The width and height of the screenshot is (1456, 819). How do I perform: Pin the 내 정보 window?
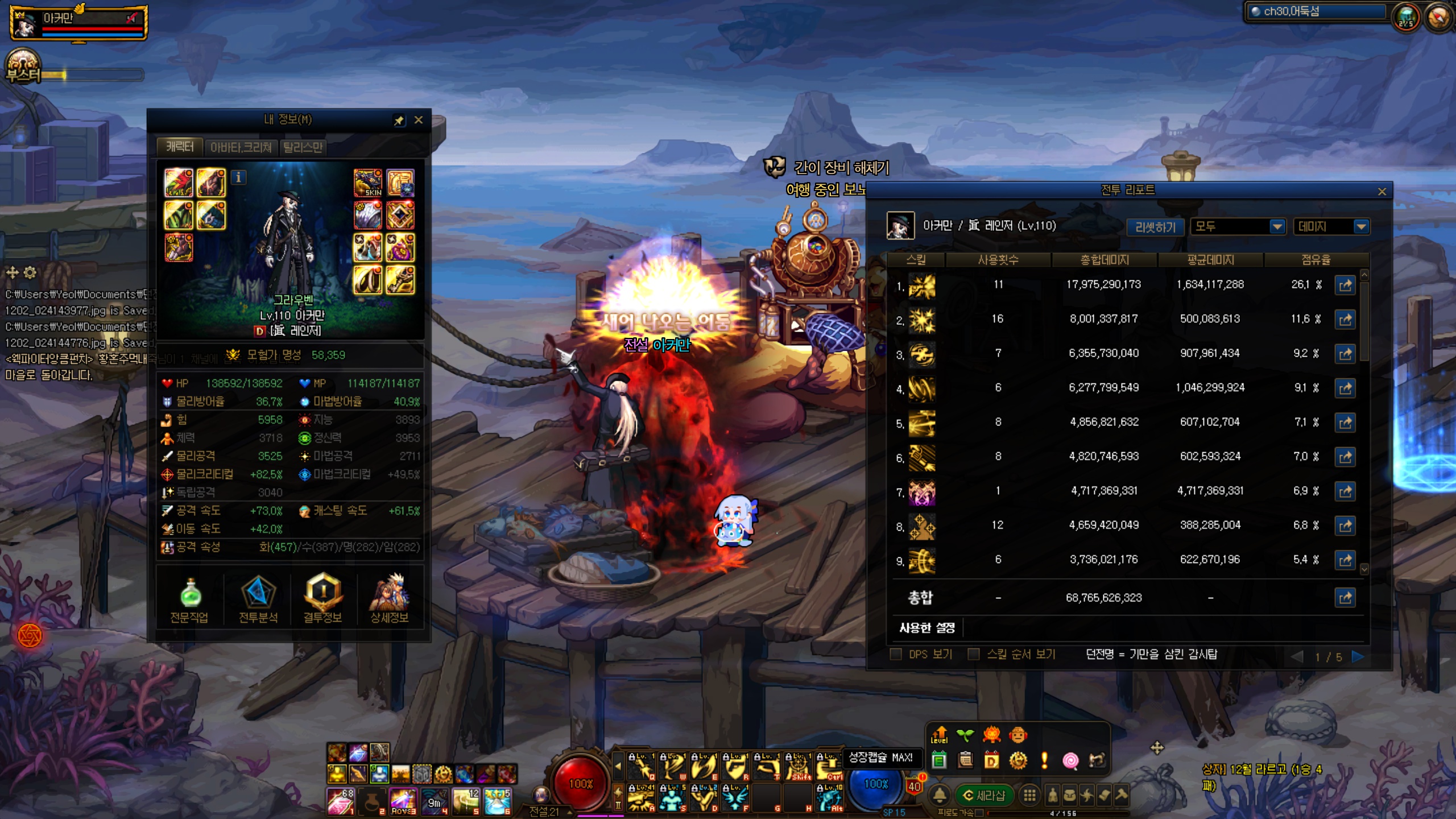(399, 120)
